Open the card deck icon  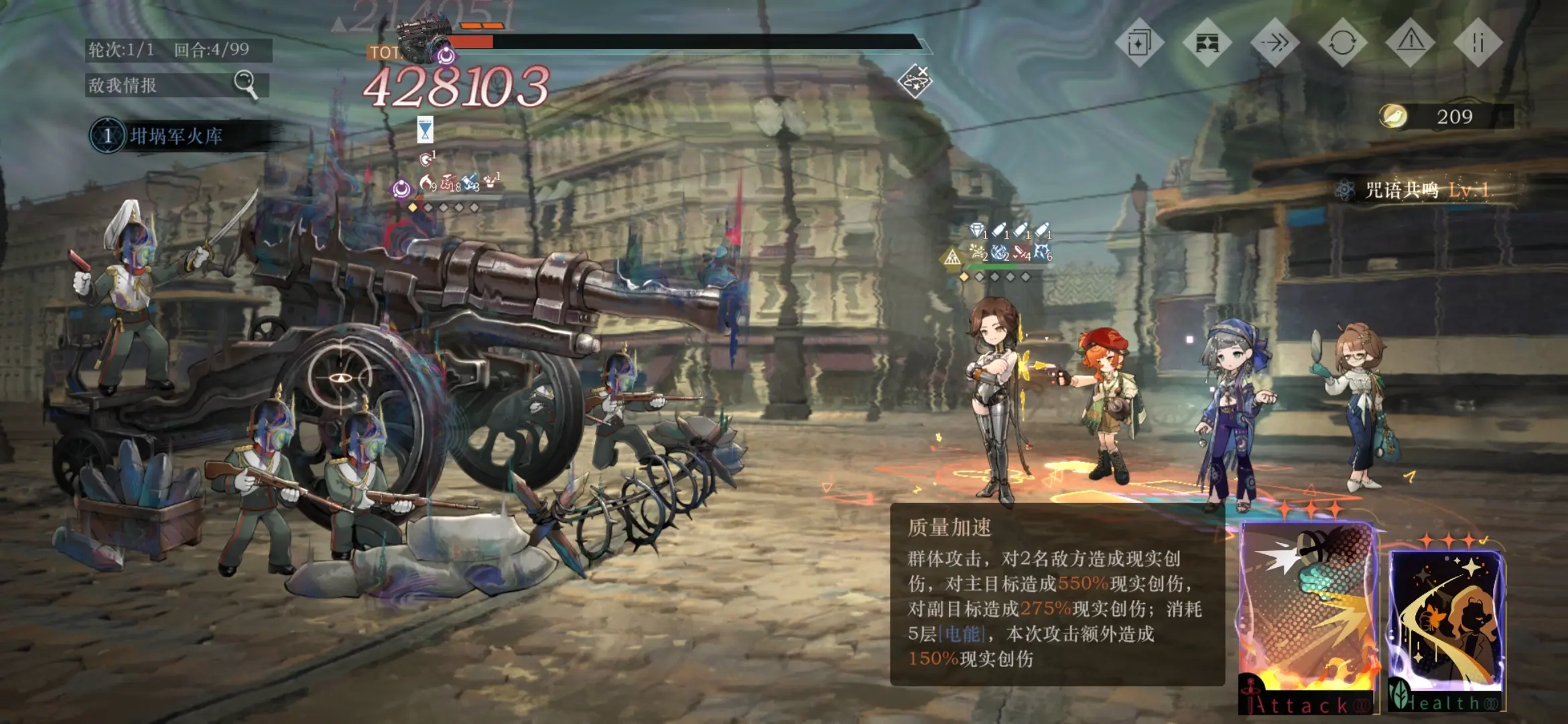(1138, 44)
